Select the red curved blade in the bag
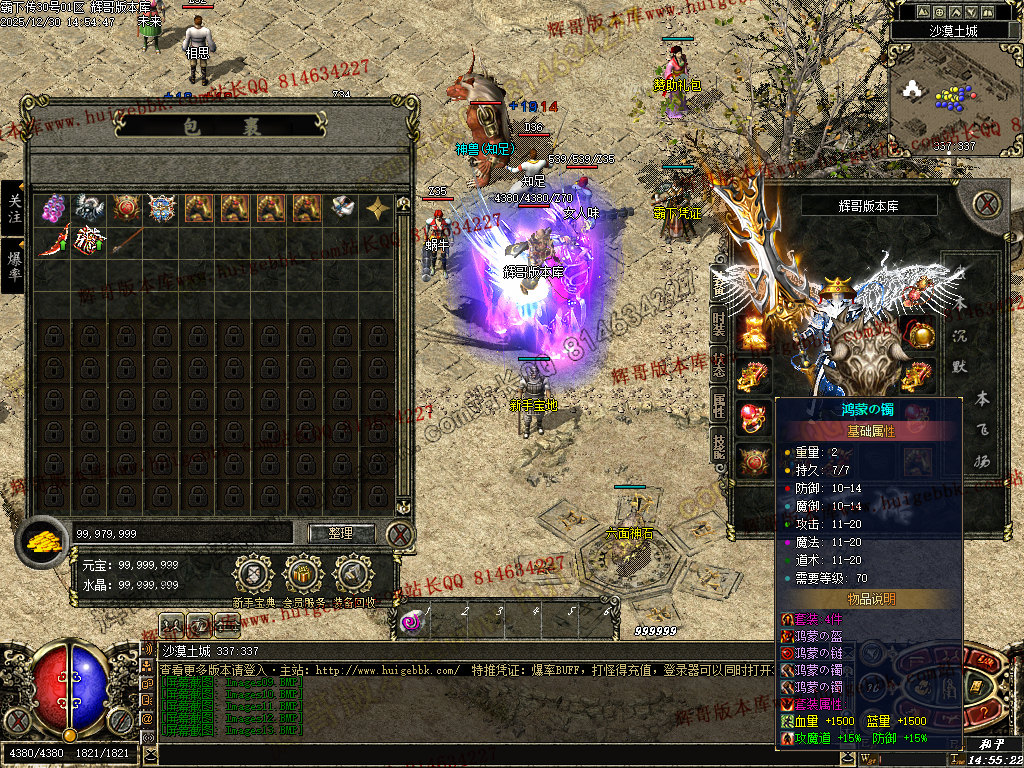Image resolution: width=1024 pixels, height=768 pixels. (x=54, y=241)
